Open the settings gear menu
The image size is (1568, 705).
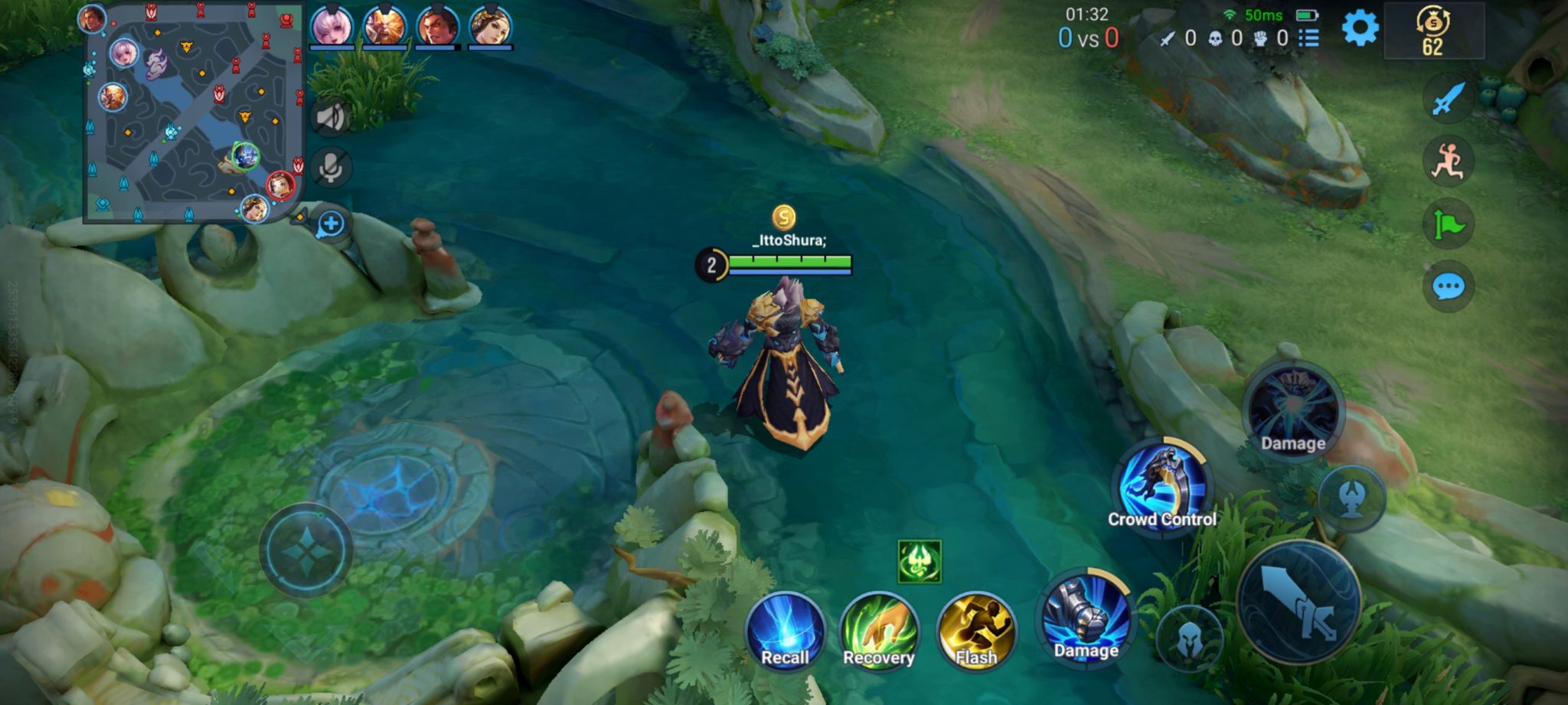pos(1360,30)
